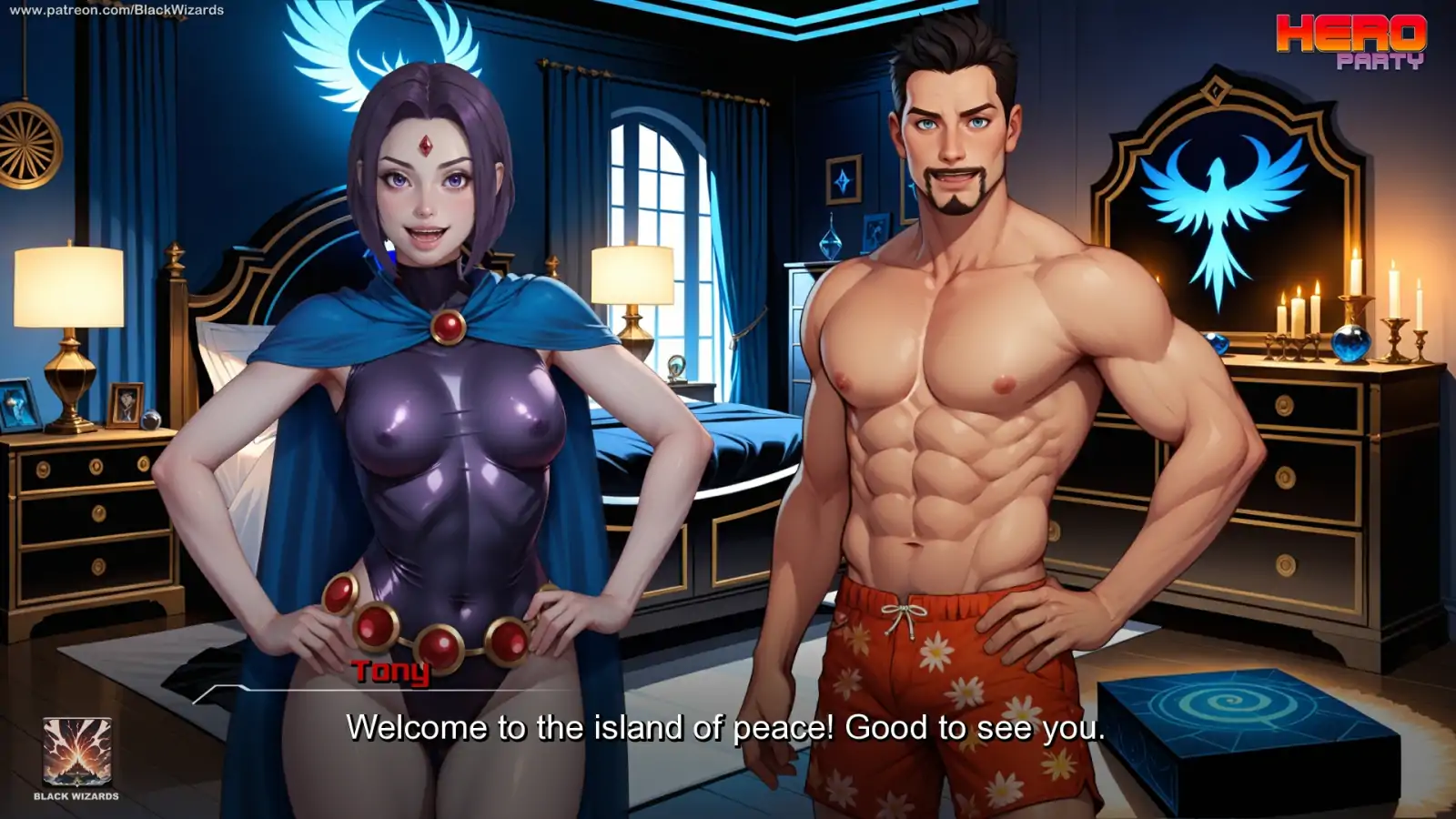Open the patreon.com/BlackWizards link

(x=116, y=10)
